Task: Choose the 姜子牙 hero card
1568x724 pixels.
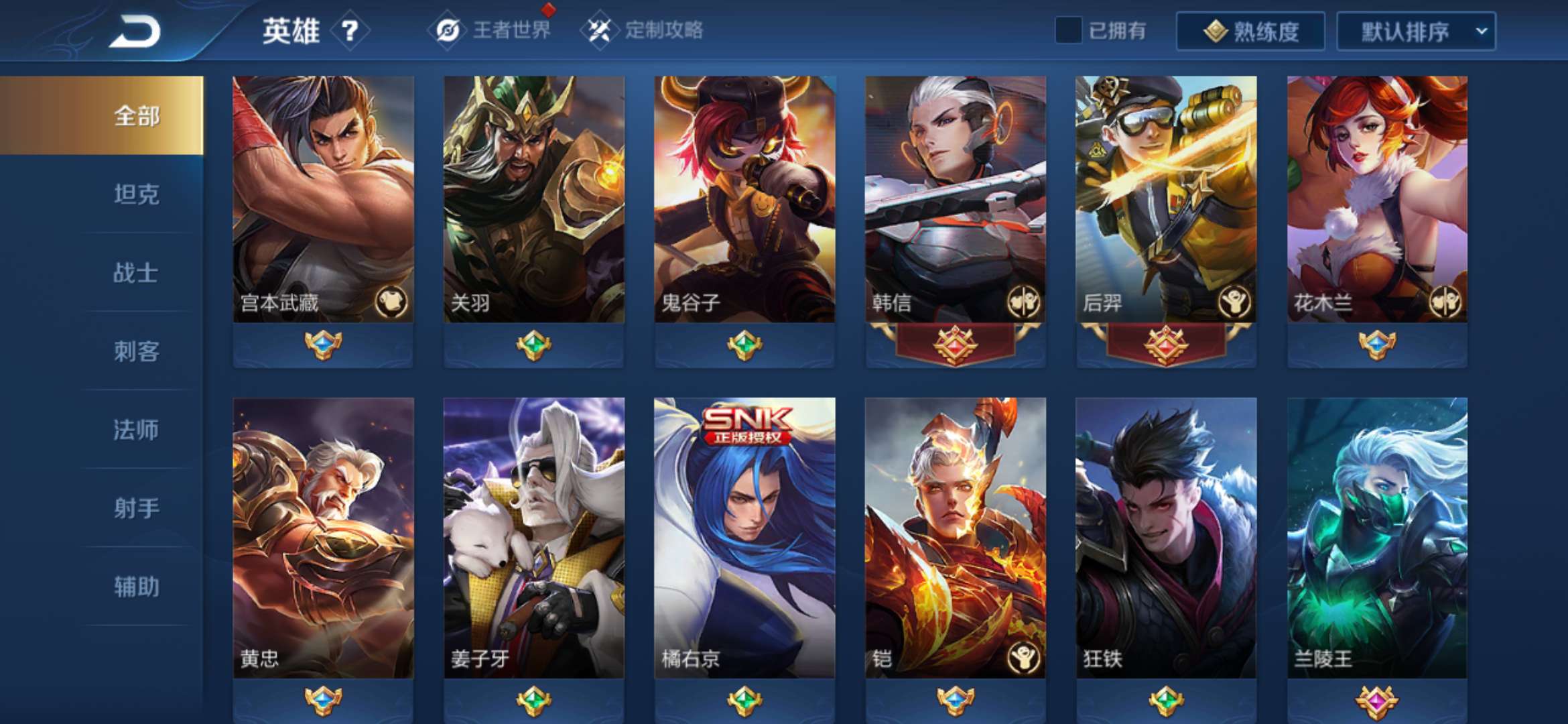Action: pos(533,536)
